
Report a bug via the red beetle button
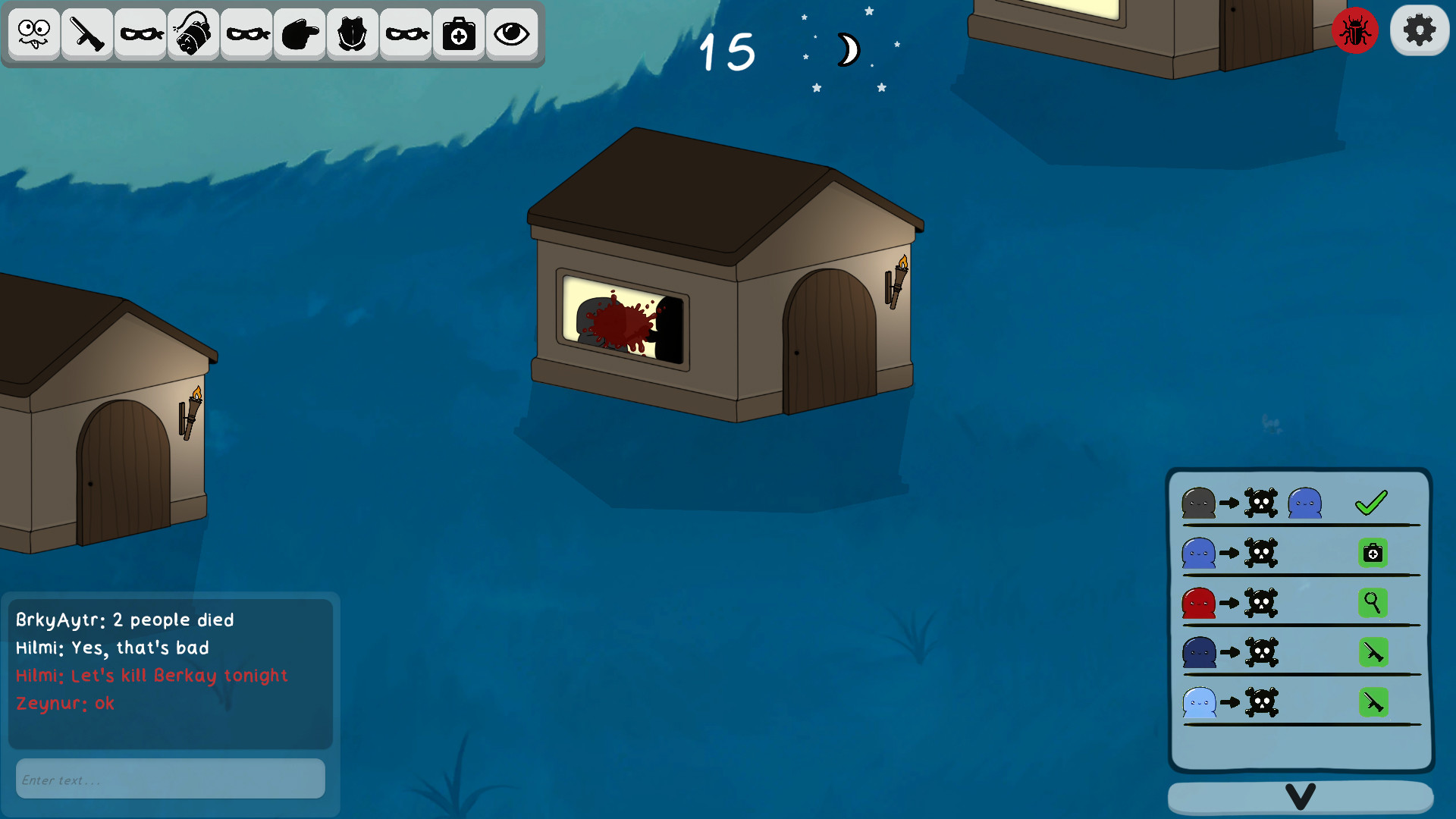1355,30
